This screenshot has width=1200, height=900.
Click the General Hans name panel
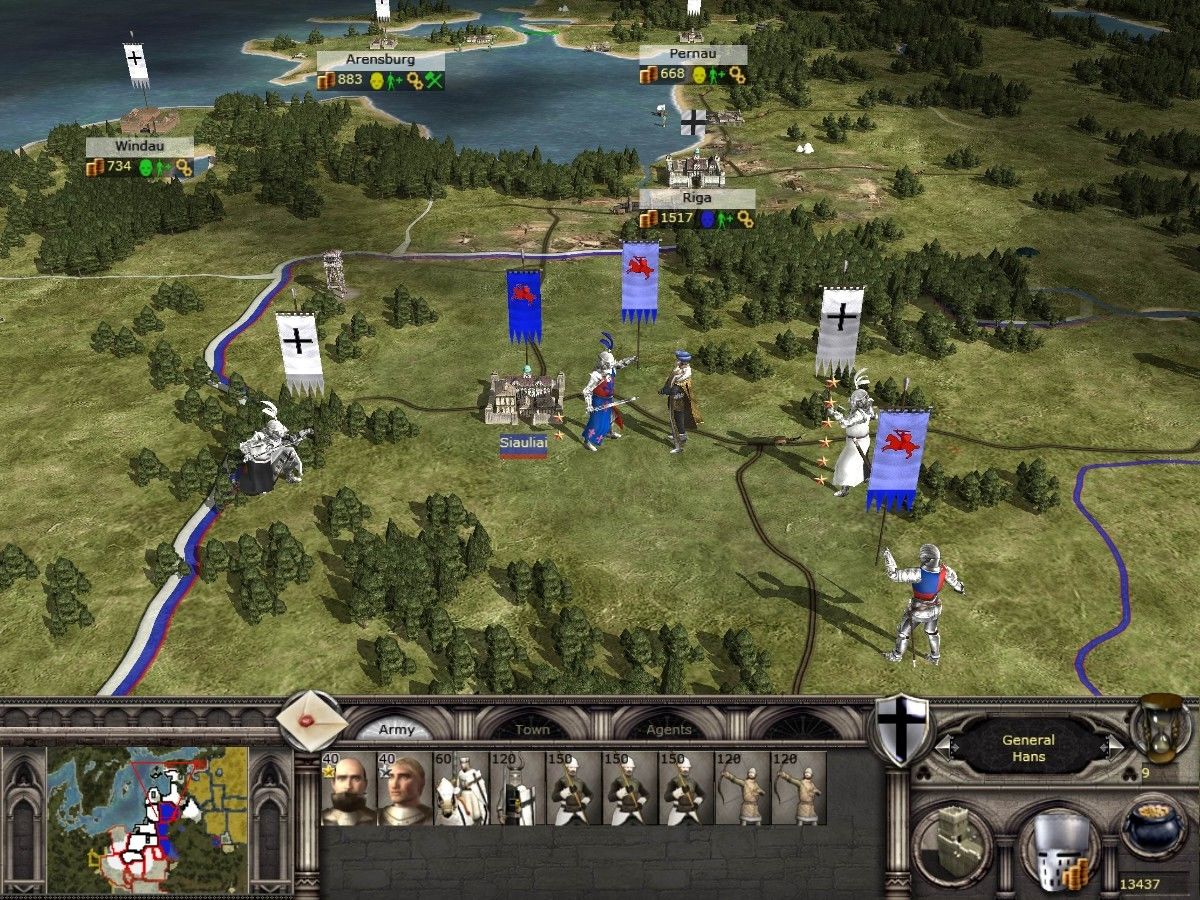[x=1028, y=747]
